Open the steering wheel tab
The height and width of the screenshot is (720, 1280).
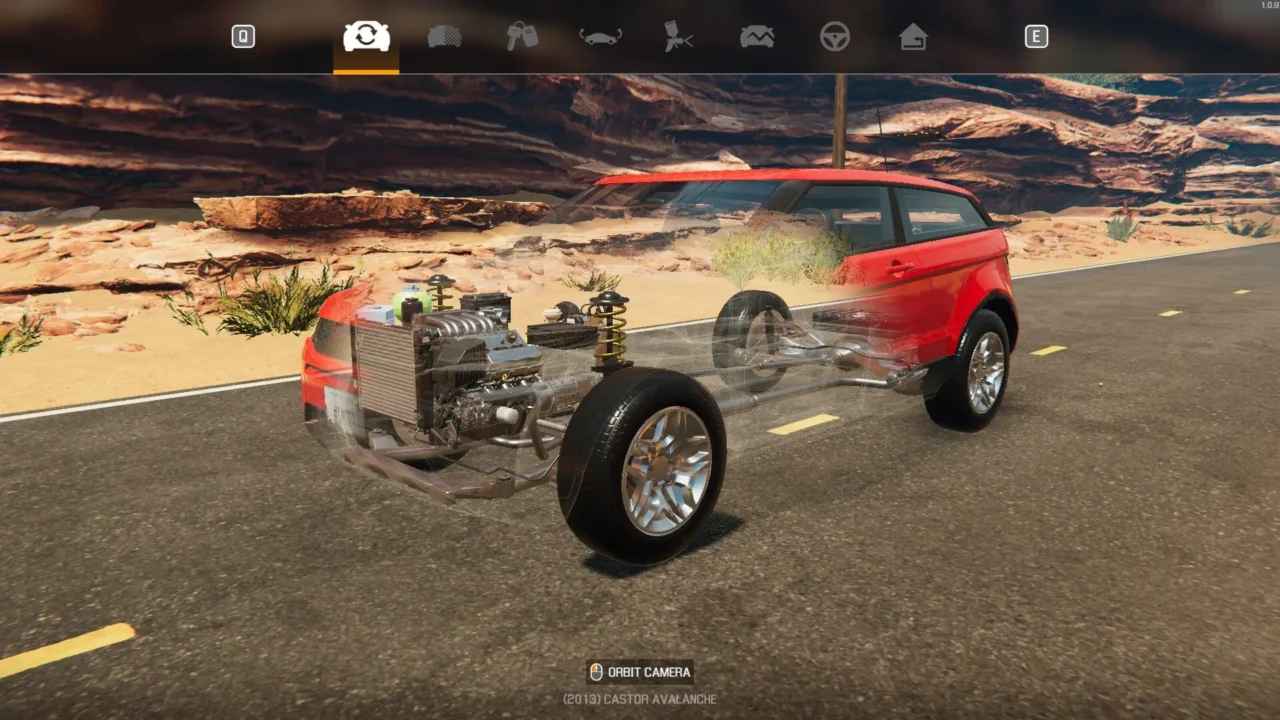[835, 37]
